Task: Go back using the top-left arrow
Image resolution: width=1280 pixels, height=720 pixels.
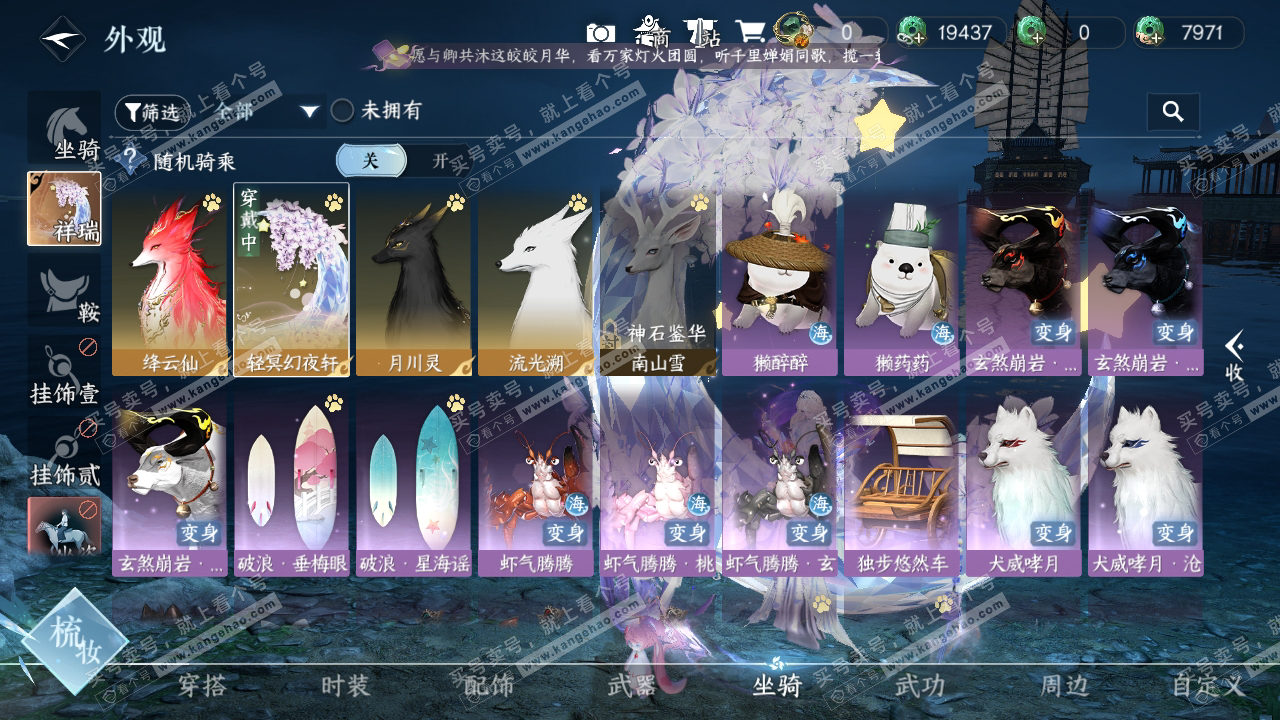Action: coord(61,39)
